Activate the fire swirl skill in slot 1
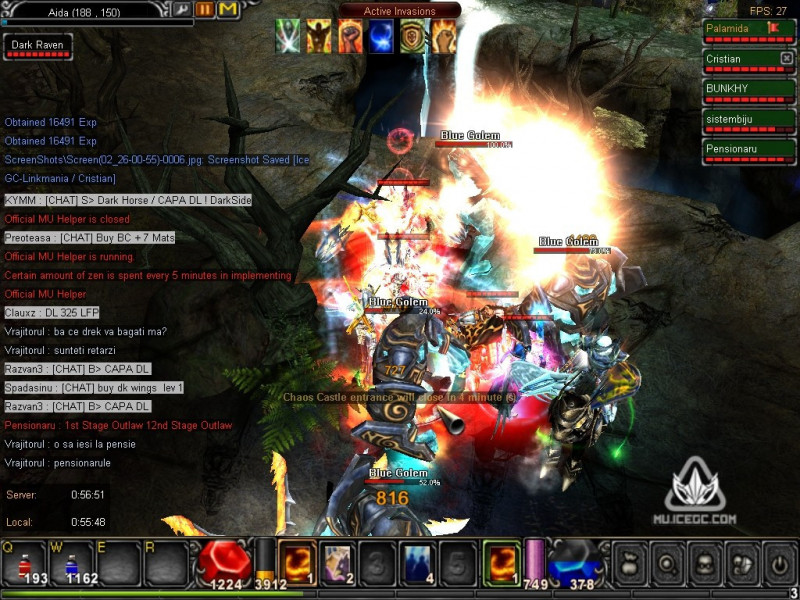This screenshot has height=600, width=800. 298,561
